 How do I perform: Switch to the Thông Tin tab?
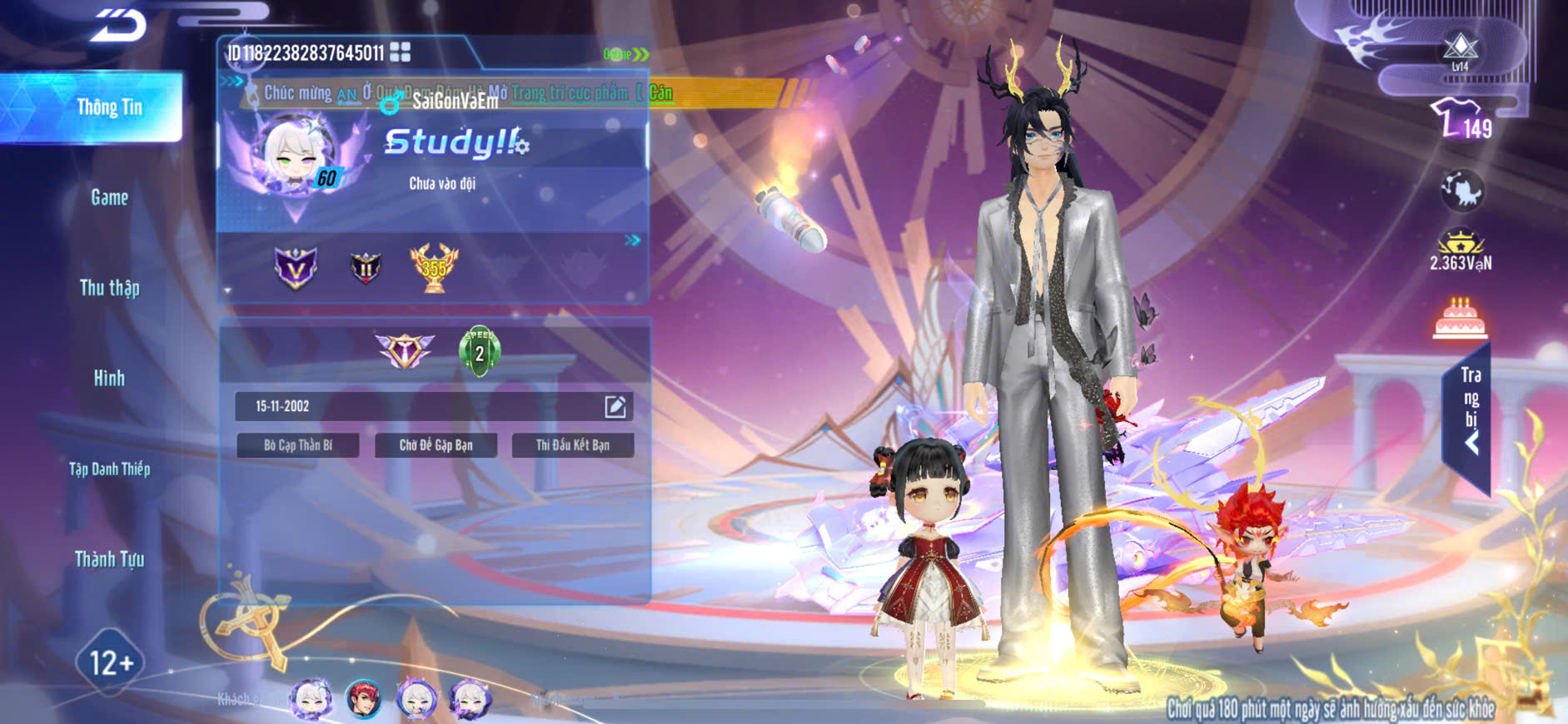click(109, 107)
